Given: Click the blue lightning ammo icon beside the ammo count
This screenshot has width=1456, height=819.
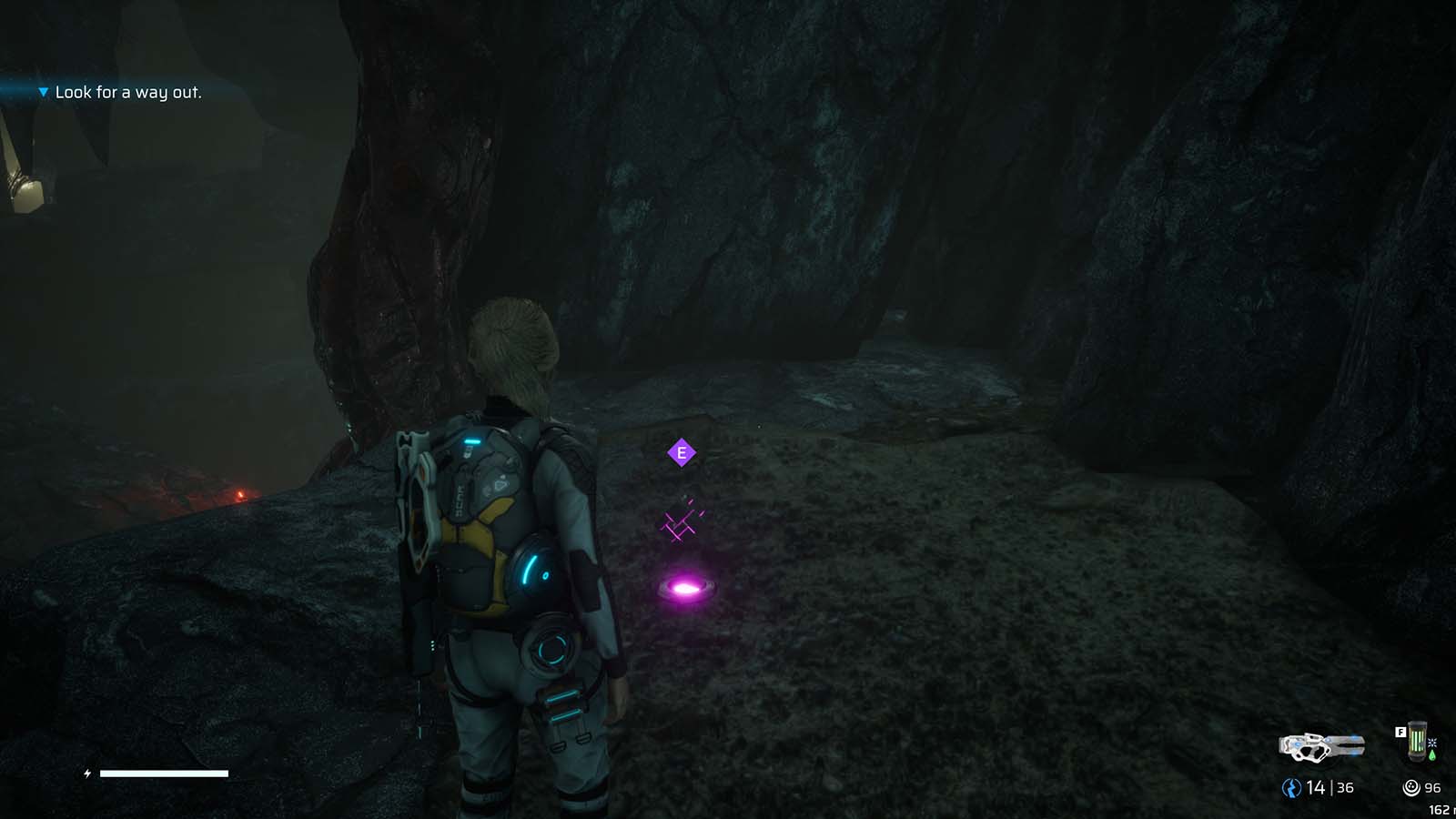Looking at the screenshot, I should click(x=1292, y=787).
